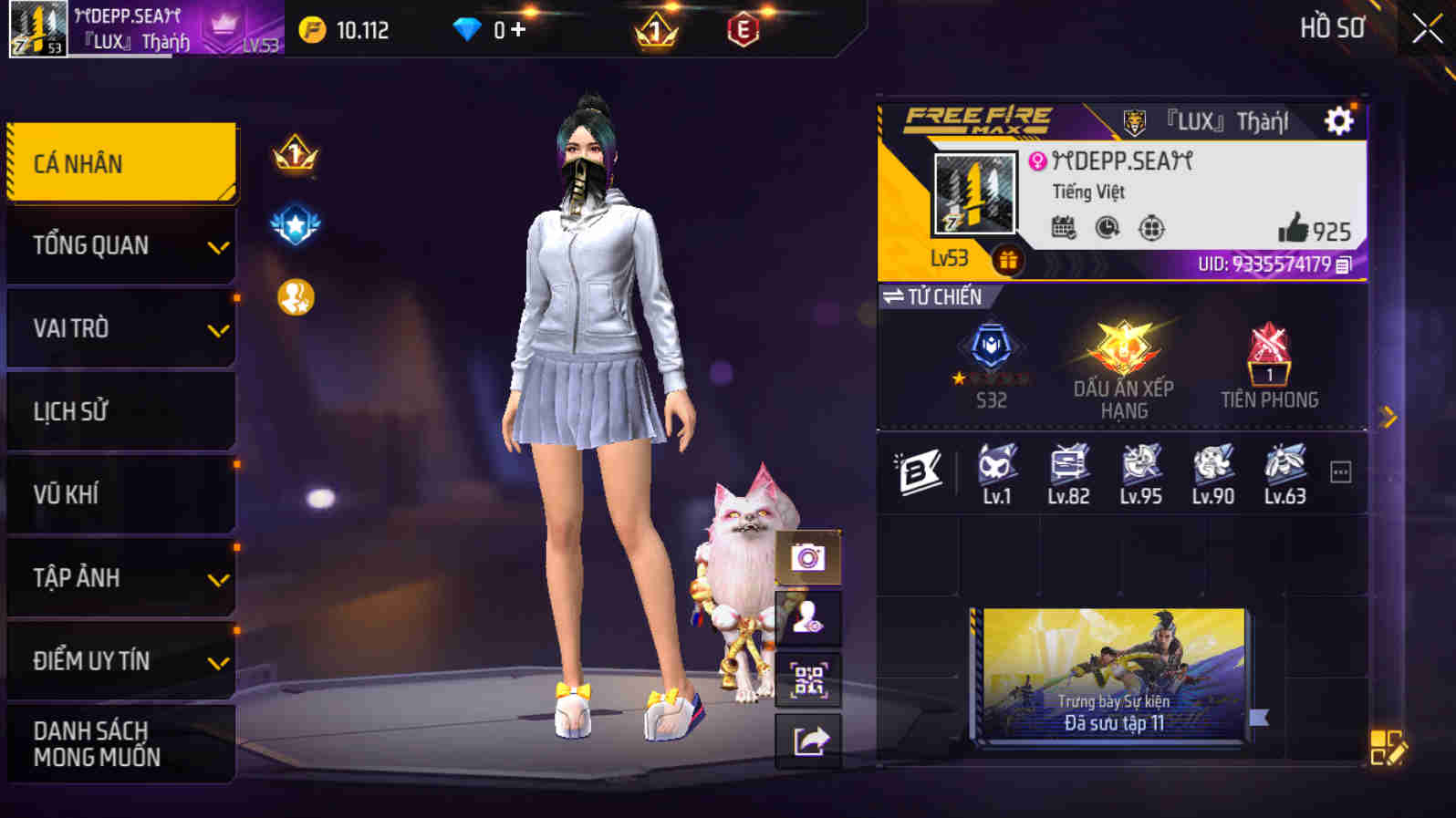Screen dimensions: 1456x818
Task: Scan the profile QR code icon
Action: [806, 679]
